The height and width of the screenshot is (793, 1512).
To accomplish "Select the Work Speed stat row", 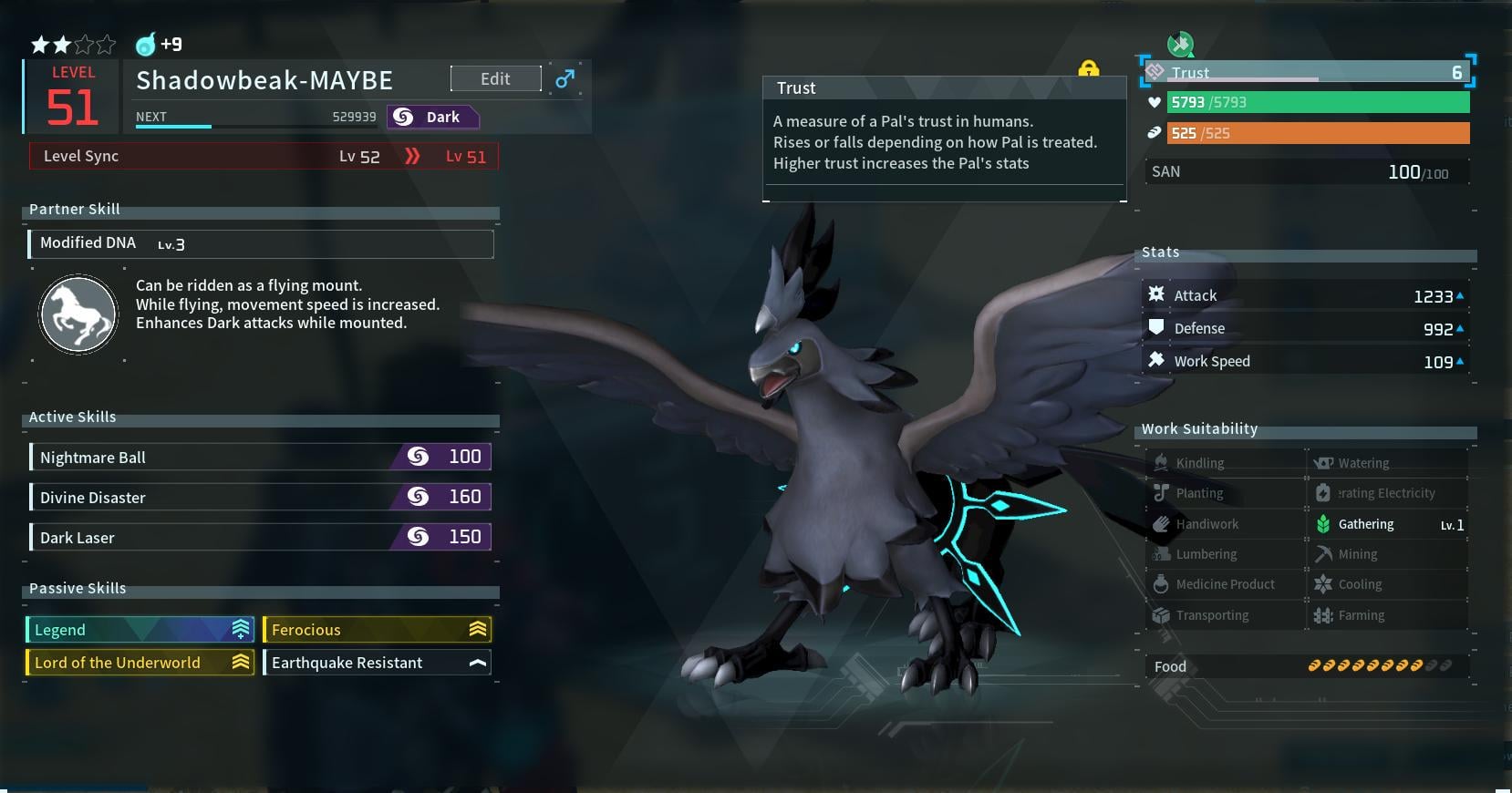I will 1306,361.
